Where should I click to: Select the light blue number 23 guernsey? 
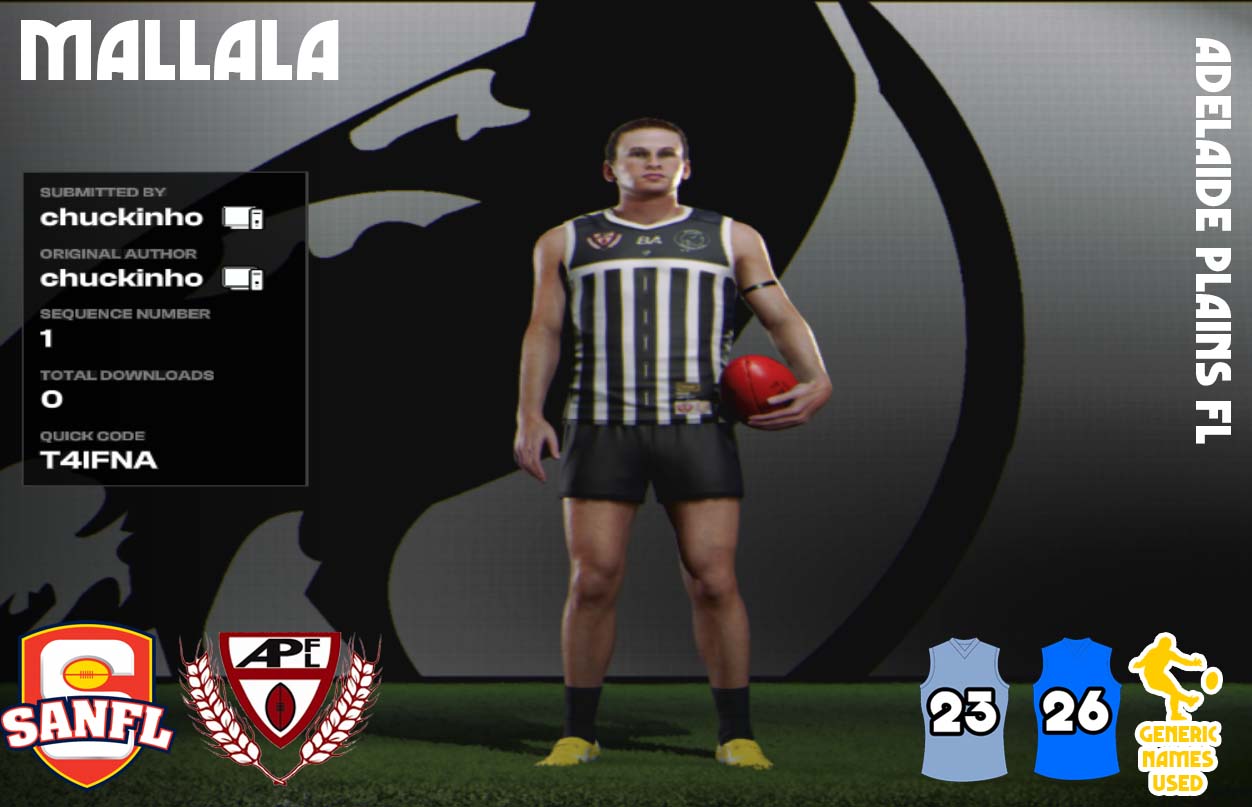[x=965, y=710]
